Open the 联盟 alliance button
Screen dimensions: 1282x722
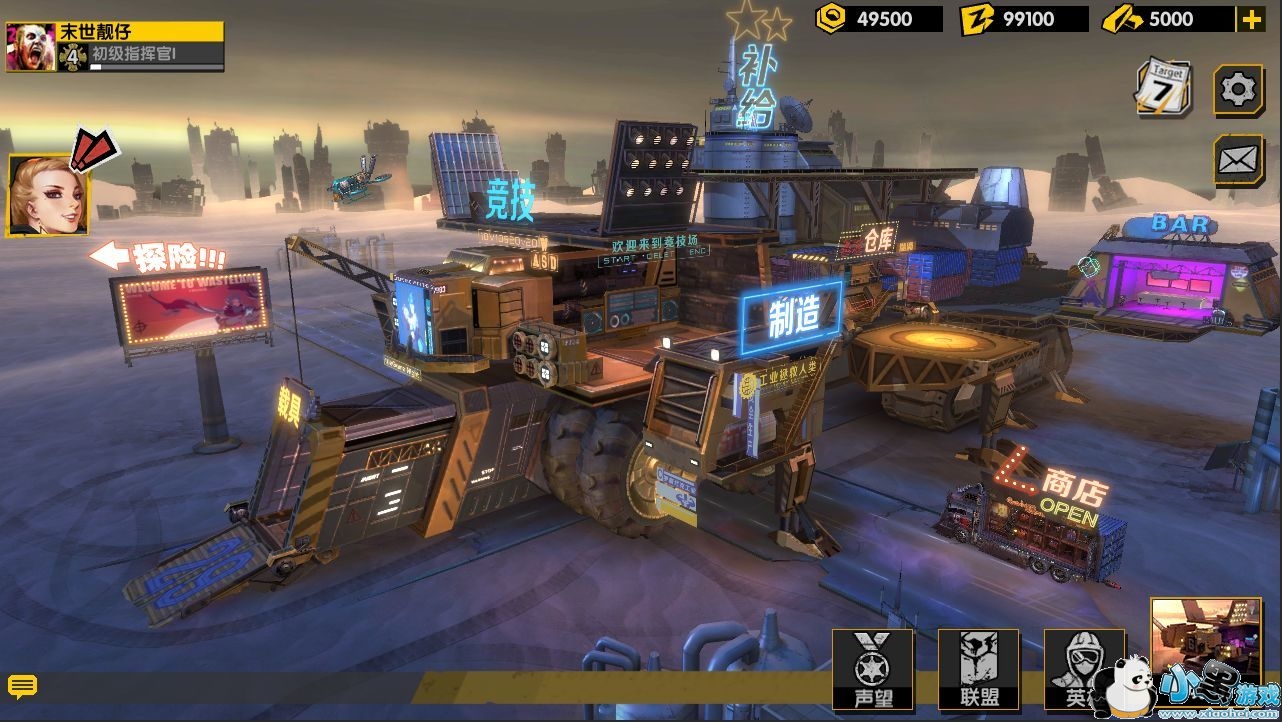978,670
